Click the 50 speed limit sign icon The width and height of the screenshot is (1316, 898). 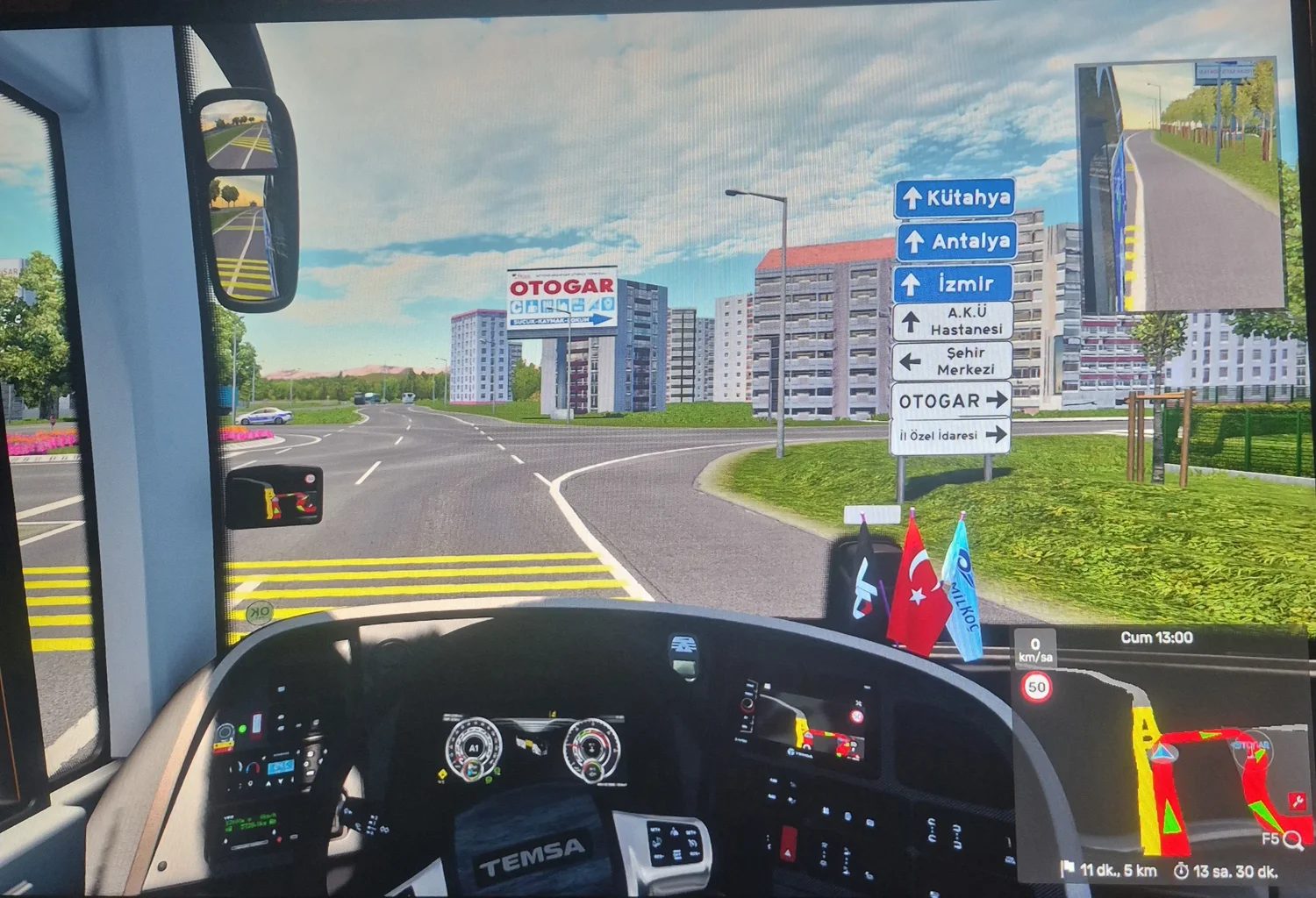[1036, 688]
